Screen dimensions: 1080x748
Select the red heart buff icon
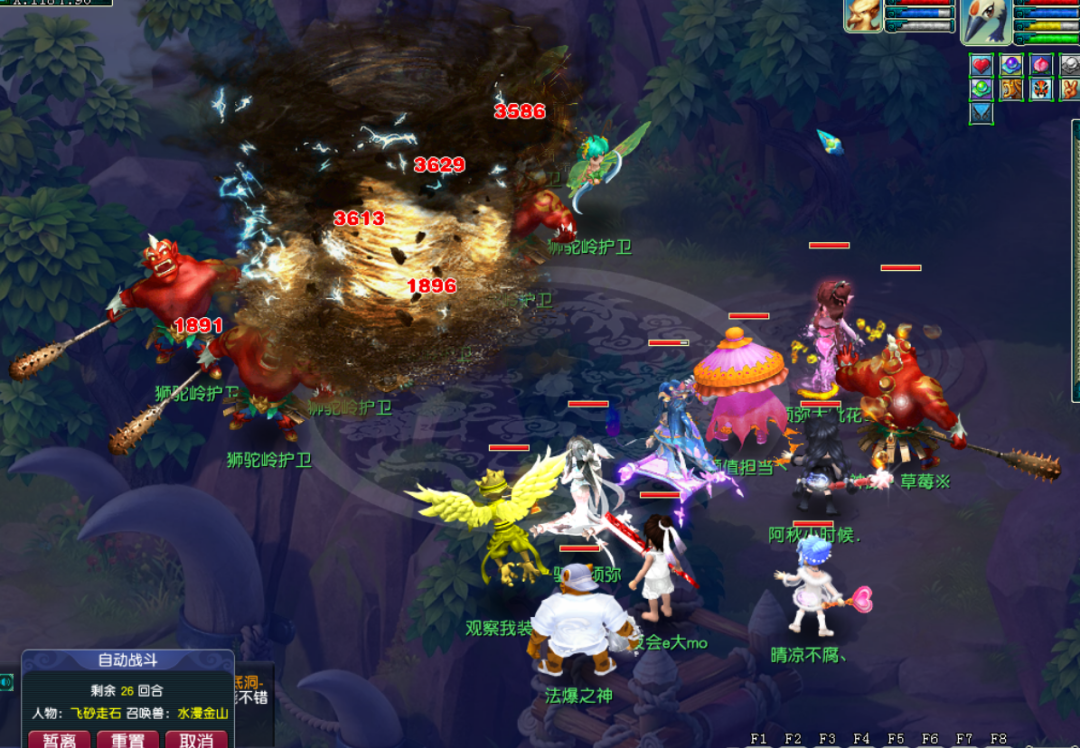(981, 66)
